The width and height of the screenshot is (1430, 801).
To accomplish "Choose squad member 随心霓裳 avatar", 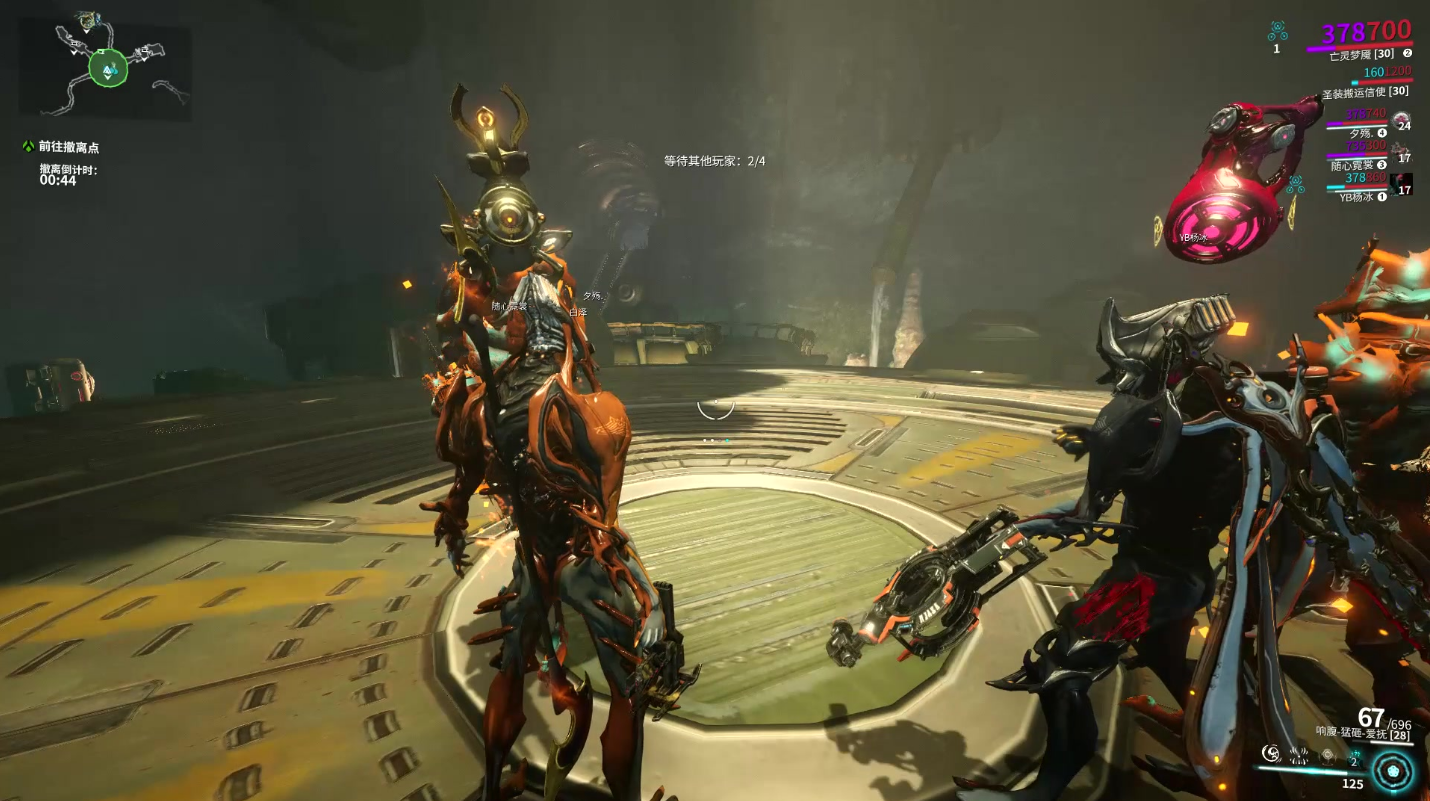I will point(1401,153).
